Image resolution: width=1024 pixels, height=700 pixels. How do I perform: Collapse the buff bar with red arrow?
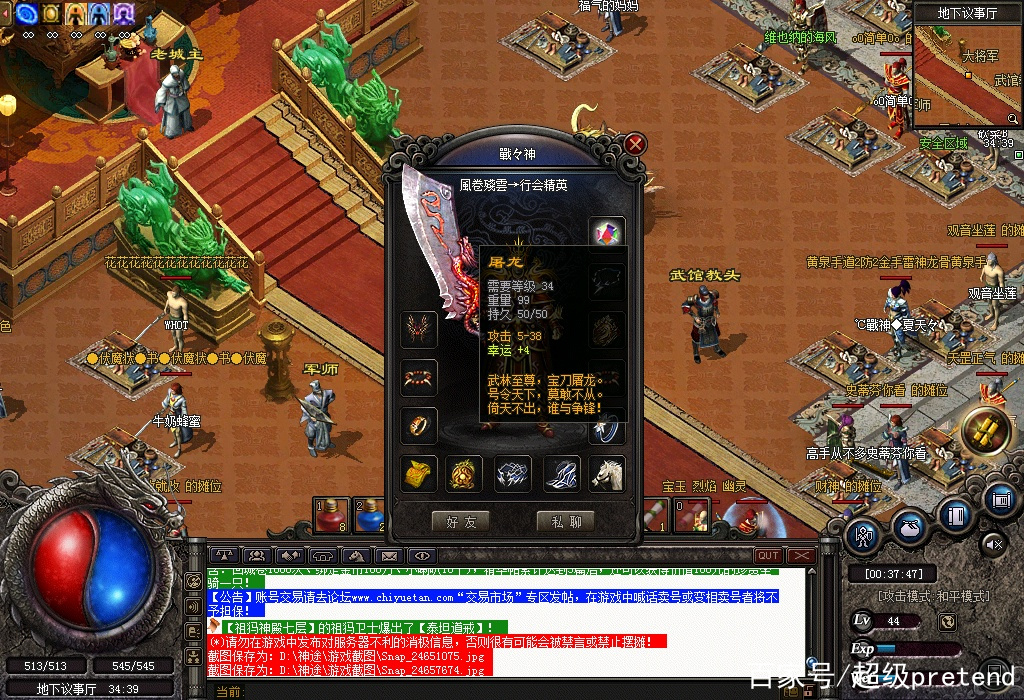point(4,13)
